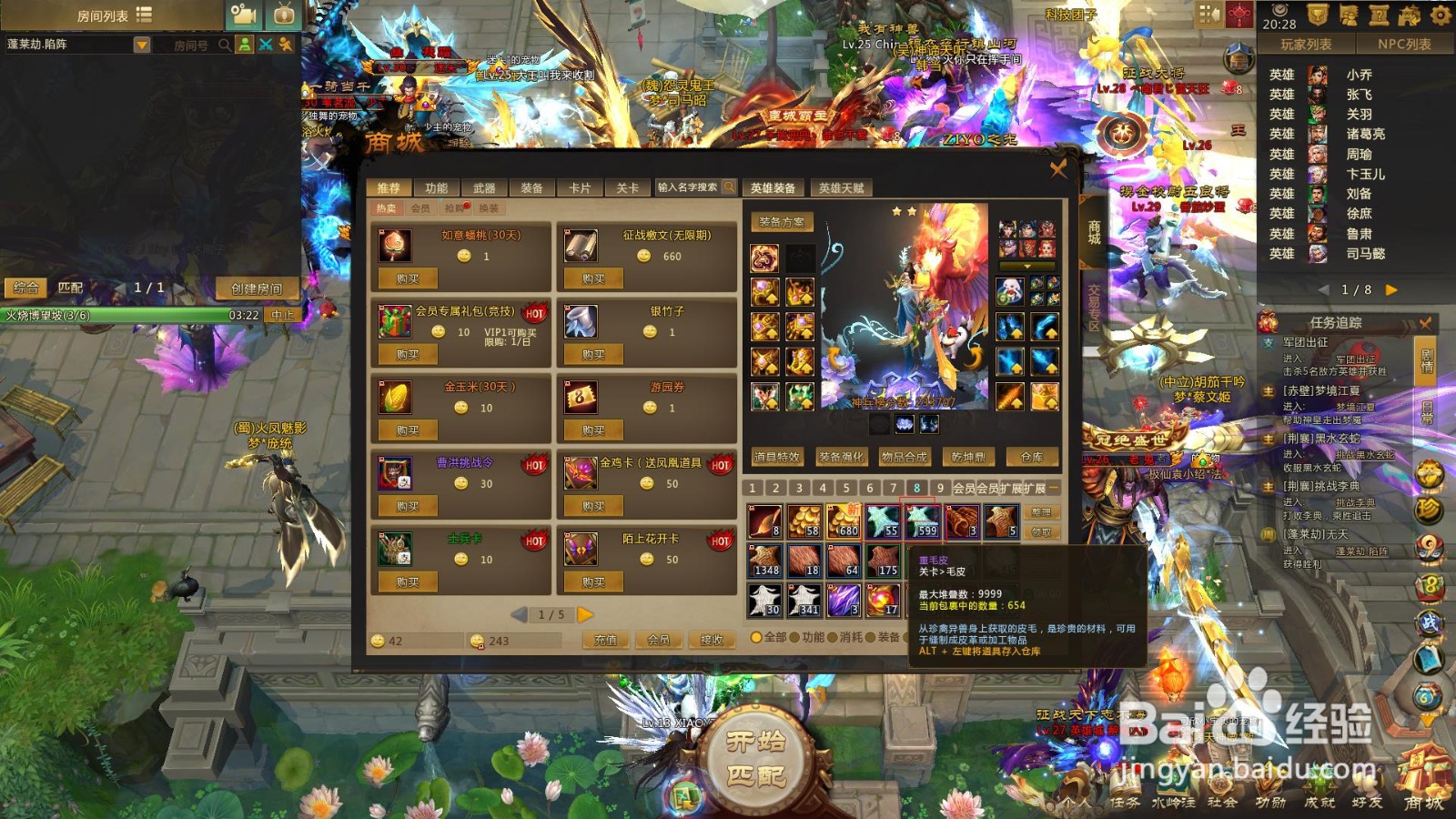Select the 消耗 item filter radio button
The height and width of the screenshot is (819, 1456).
click(834, 638)
